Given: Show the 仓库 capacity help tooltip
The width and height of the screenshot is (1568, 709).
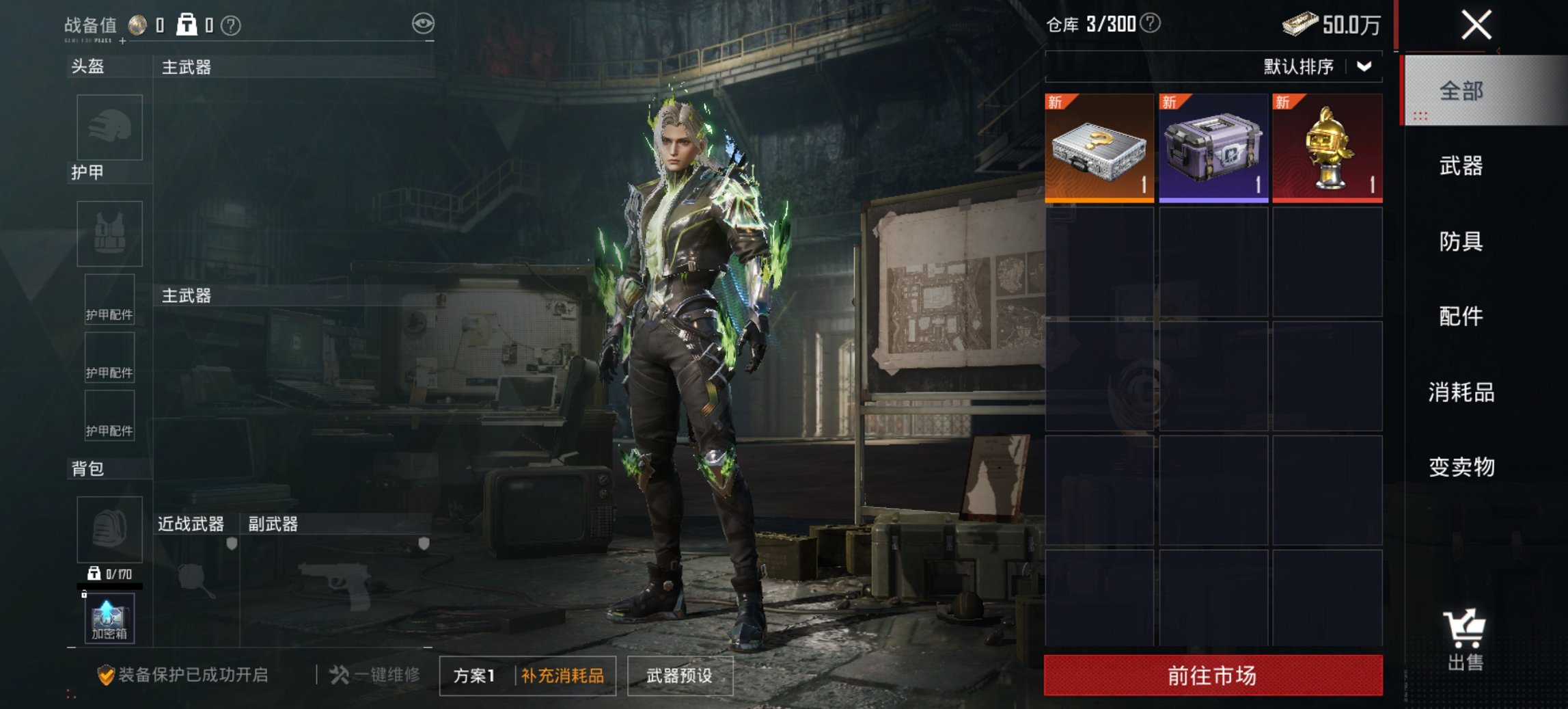Looking at the screenshot, I should tap(1151, 24).
